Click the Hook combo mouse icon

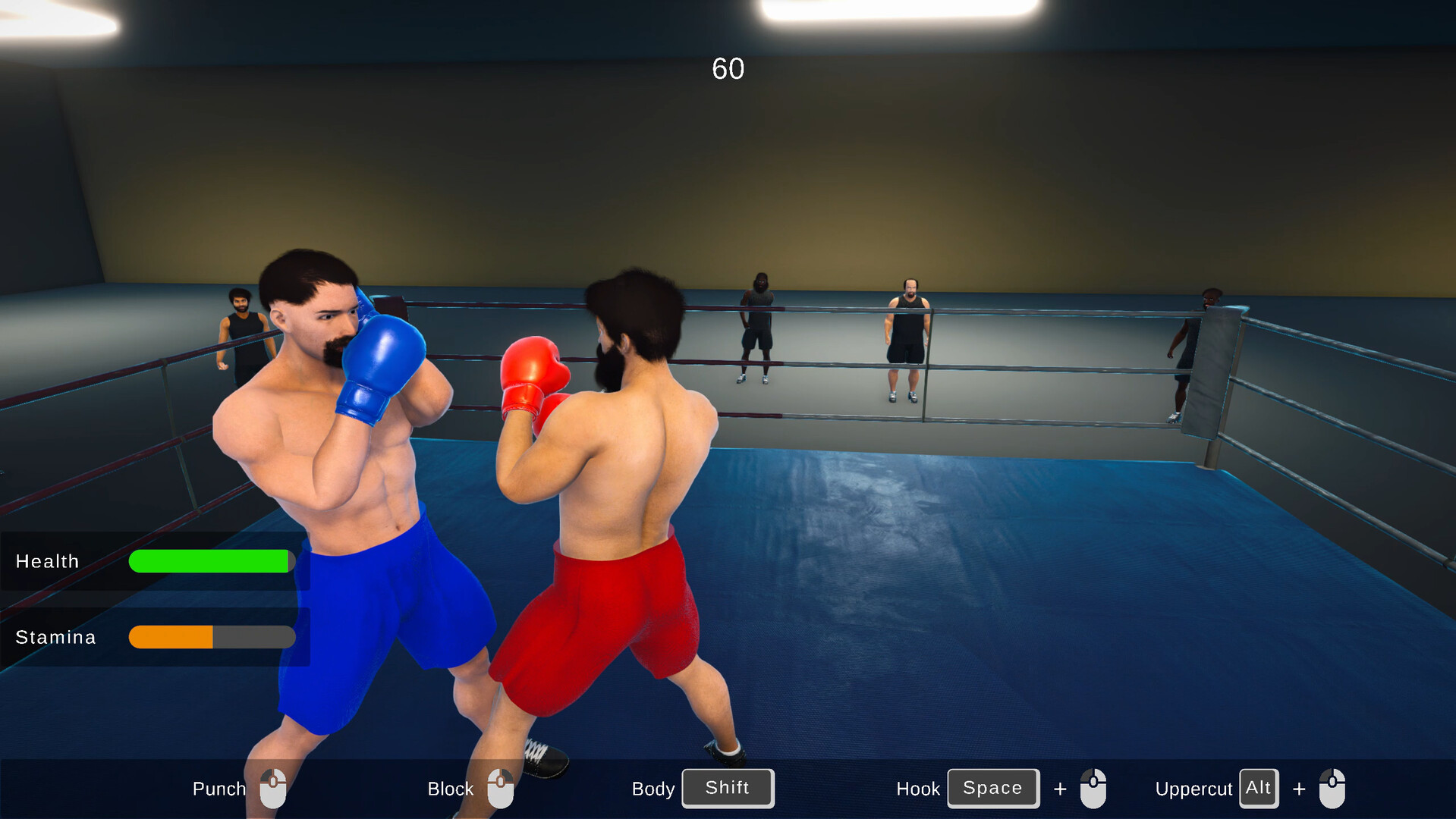point(1095,789)
